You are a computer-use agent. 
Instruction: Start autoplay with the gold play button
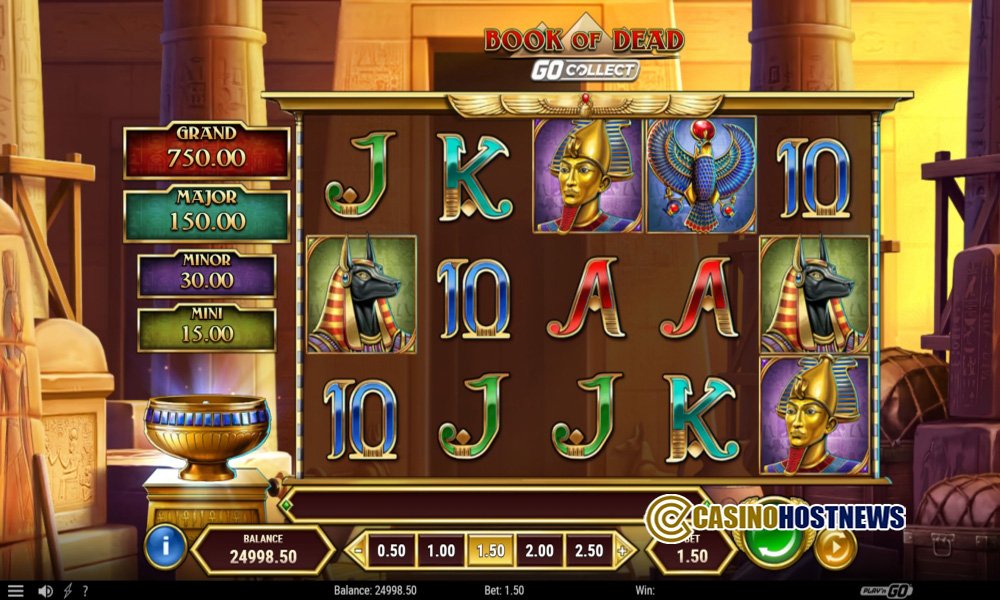(835, 547)
